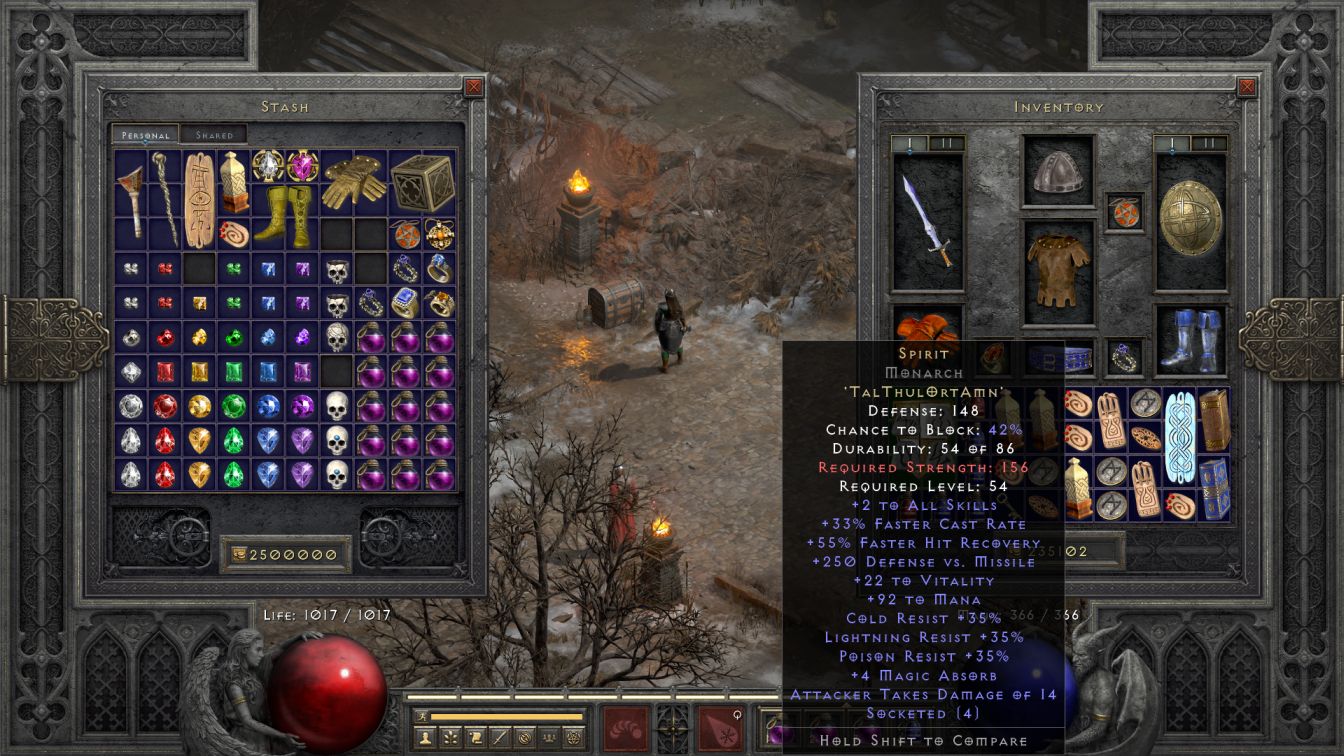
Task: Select the Personal stash tab
Action: 145,135
